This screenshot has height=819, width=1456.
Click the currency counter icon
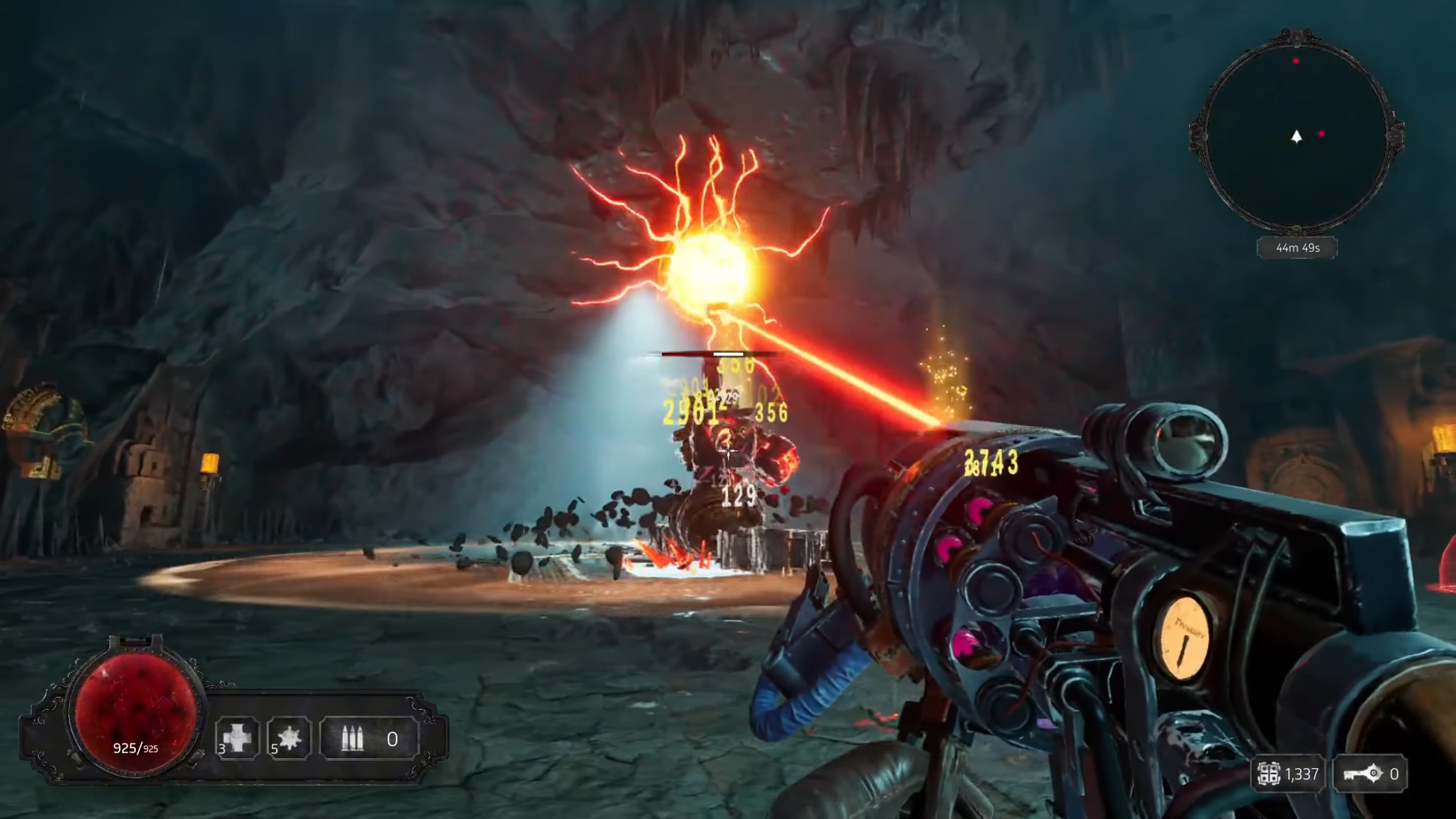(x=1269, y=774)
